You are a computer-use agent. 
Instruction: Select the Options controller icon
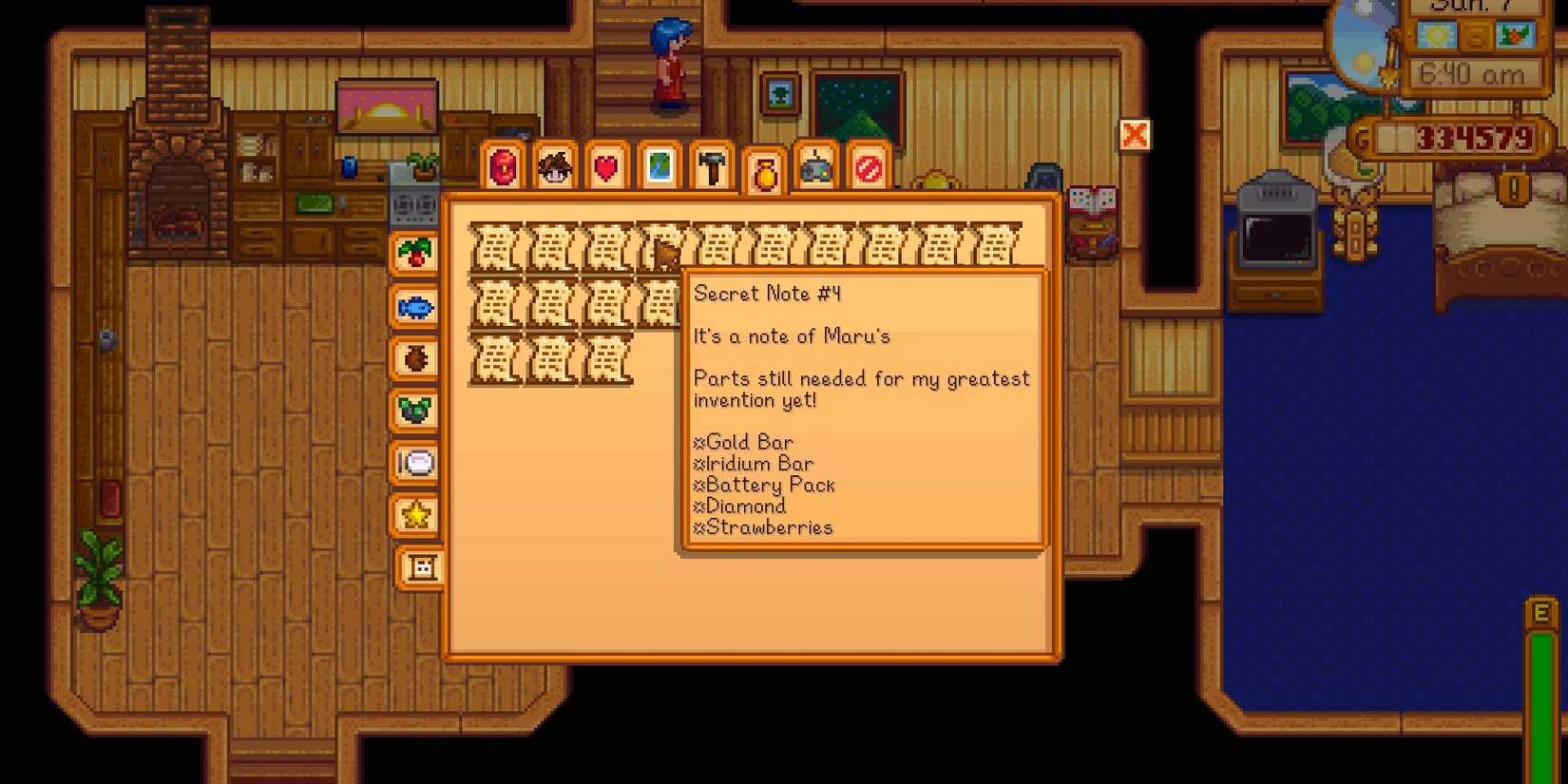click(816, 166)
